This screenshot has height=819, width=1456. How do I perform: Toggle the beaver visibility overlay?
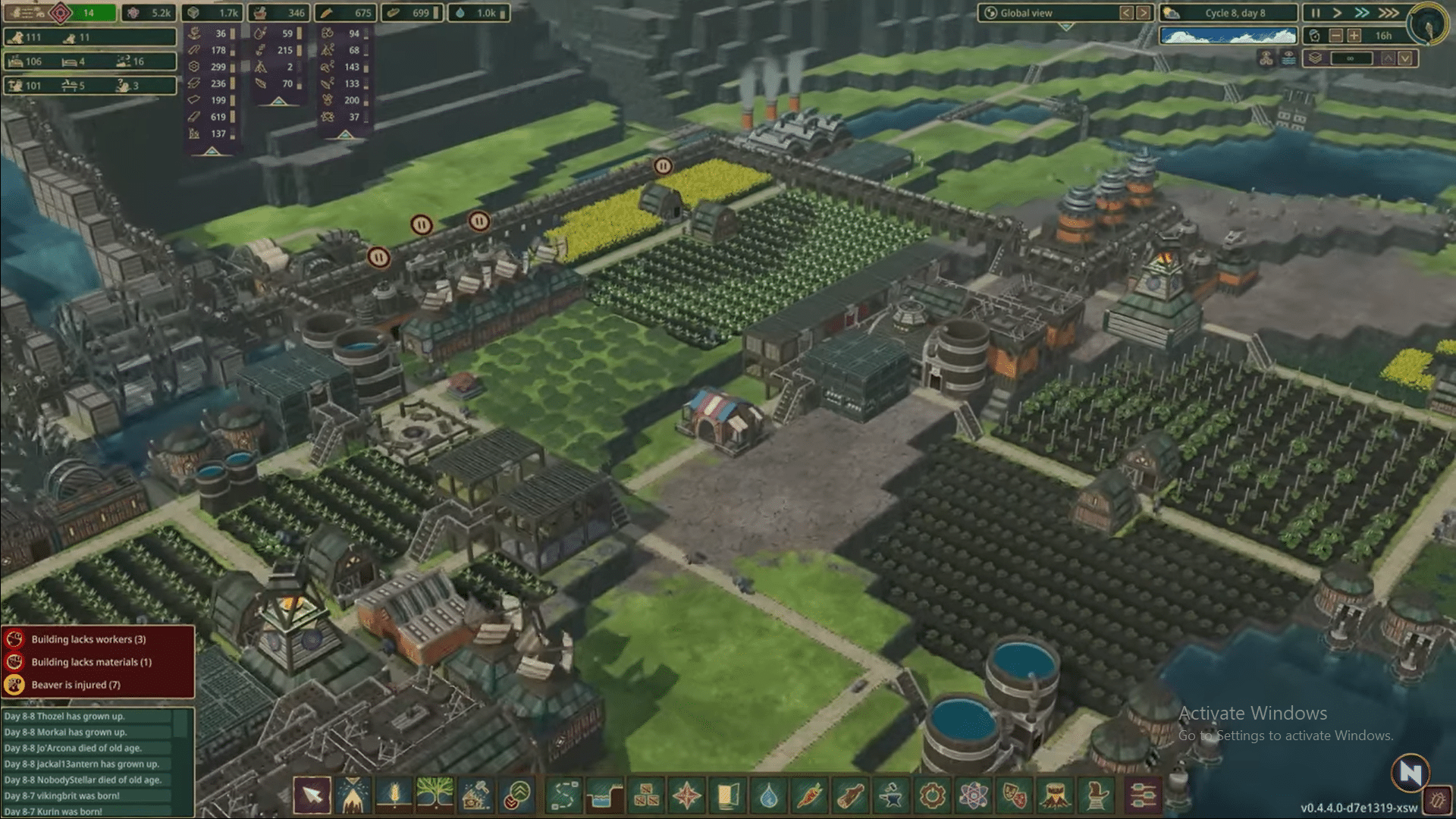coord(1265,57)
